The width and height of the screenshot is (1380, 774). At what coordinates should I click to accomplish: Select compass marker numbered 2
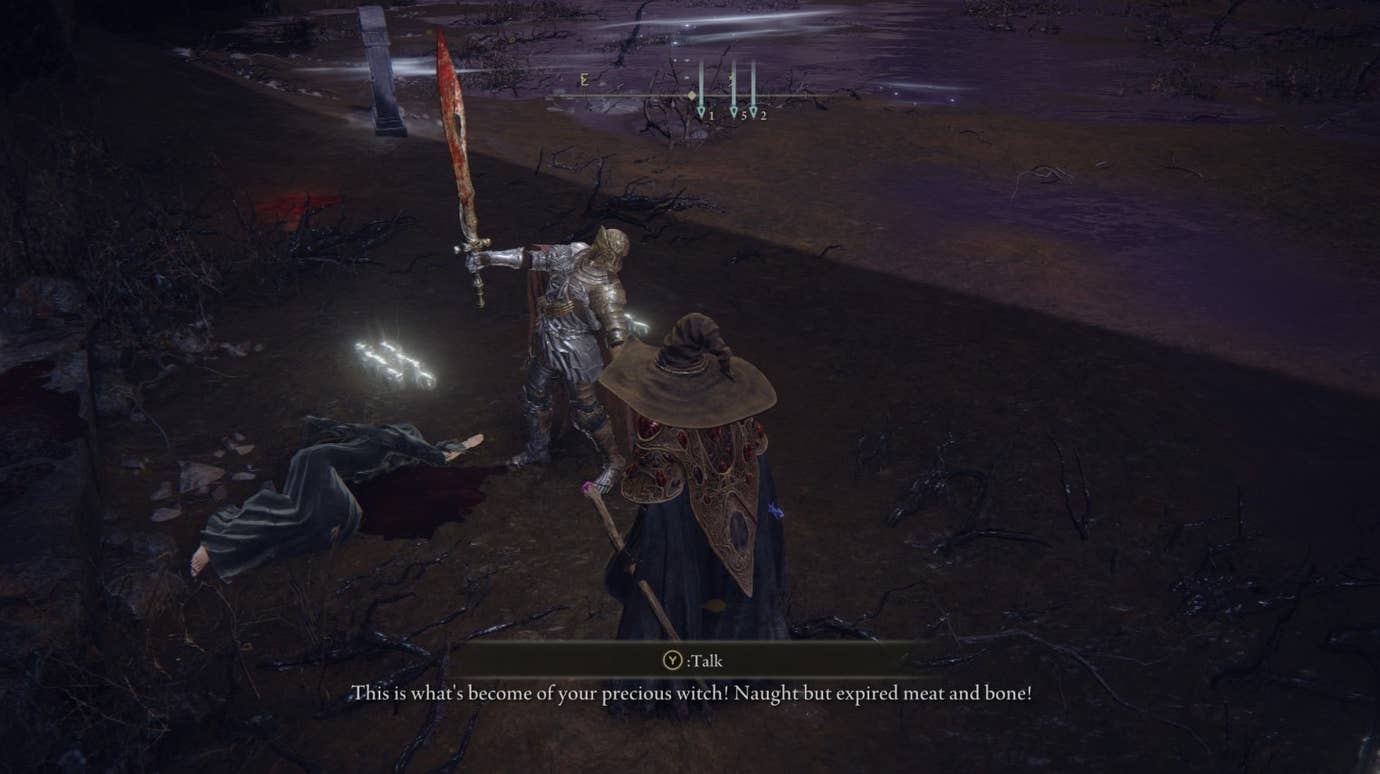763,115
